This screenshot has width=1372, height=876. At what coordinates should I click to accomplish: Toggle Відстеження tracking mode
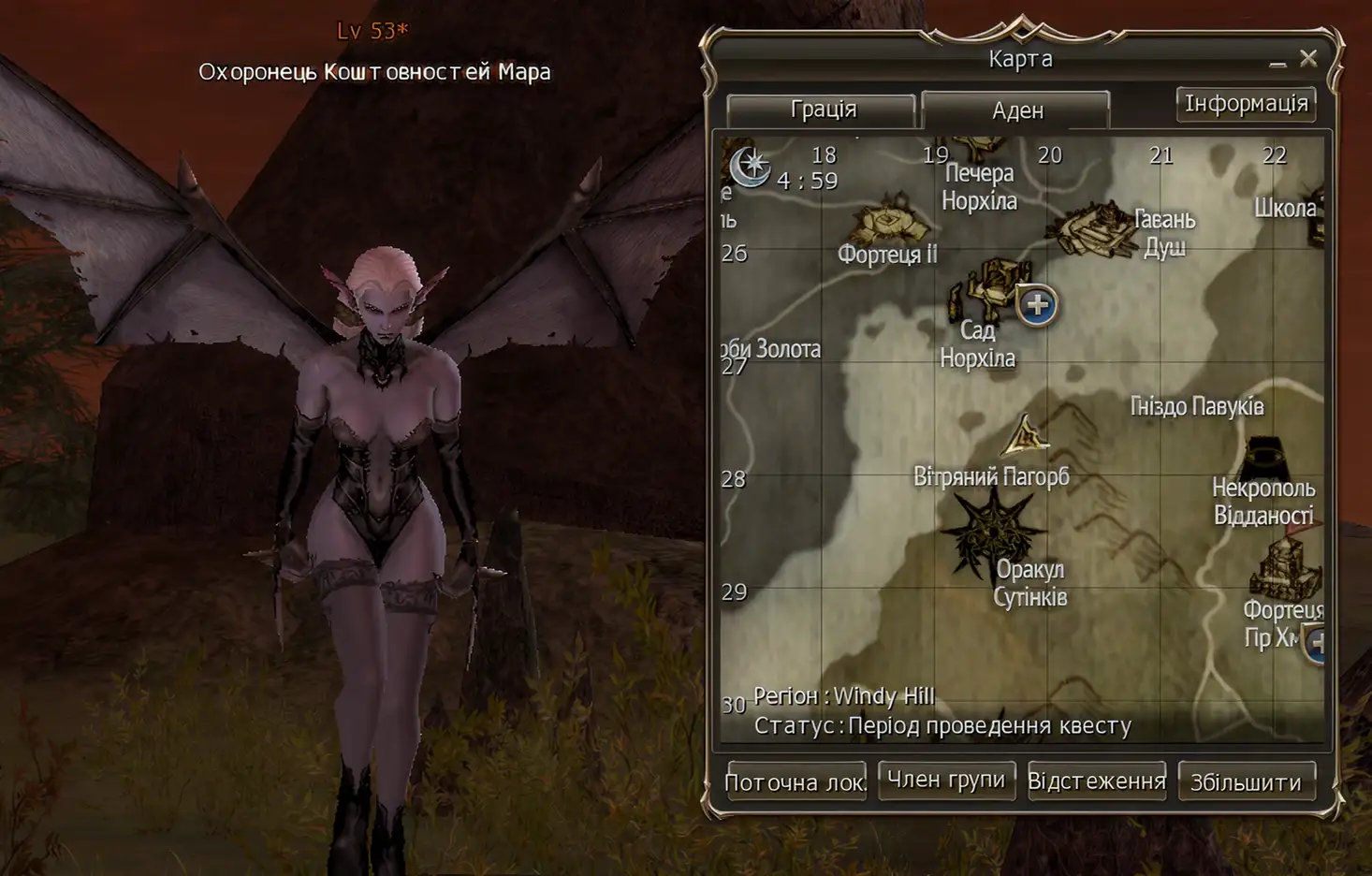1098,781
